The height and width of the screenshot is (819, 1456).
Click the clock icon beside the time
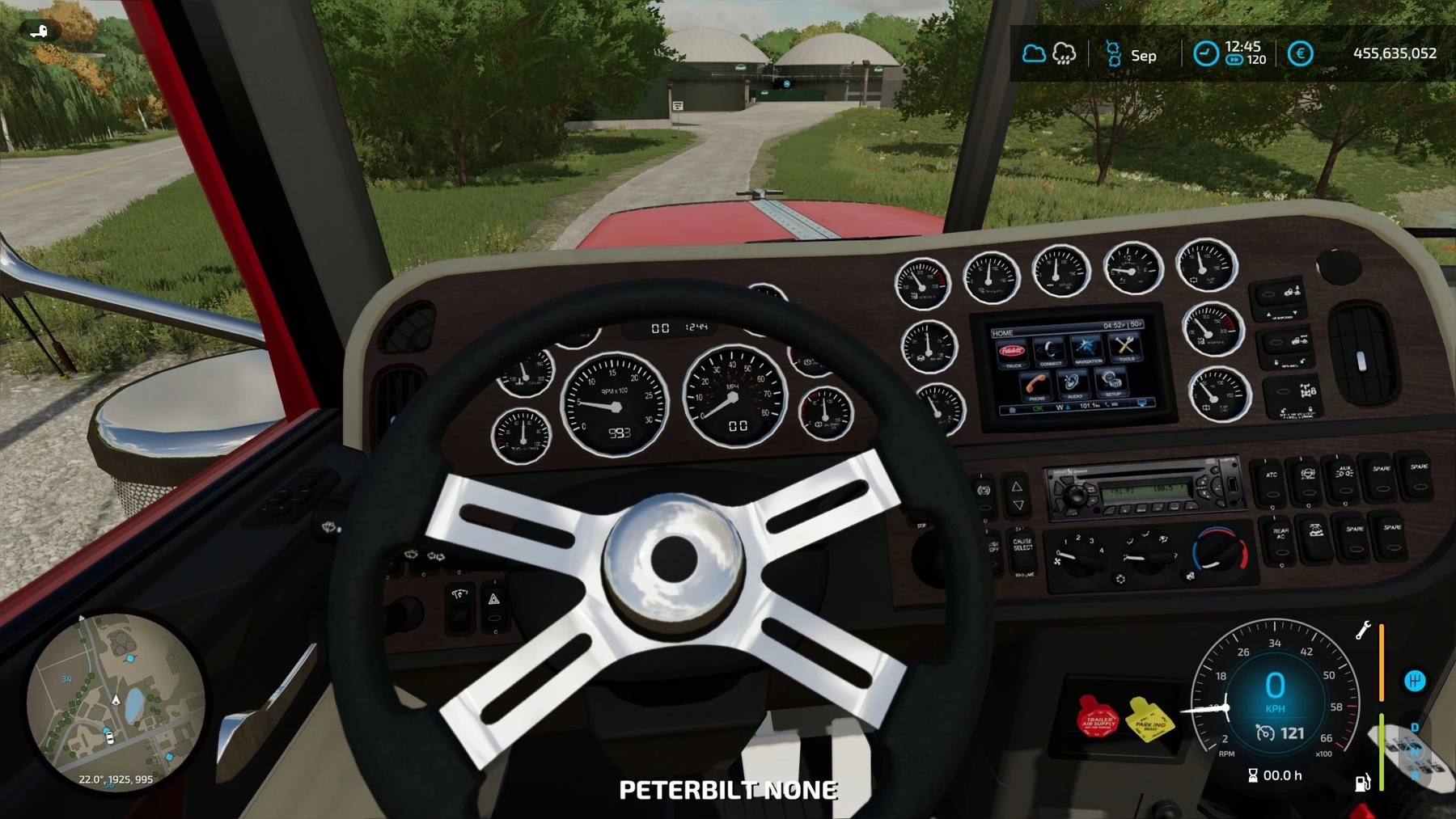pyautogui.click(x=1205, y=54)
